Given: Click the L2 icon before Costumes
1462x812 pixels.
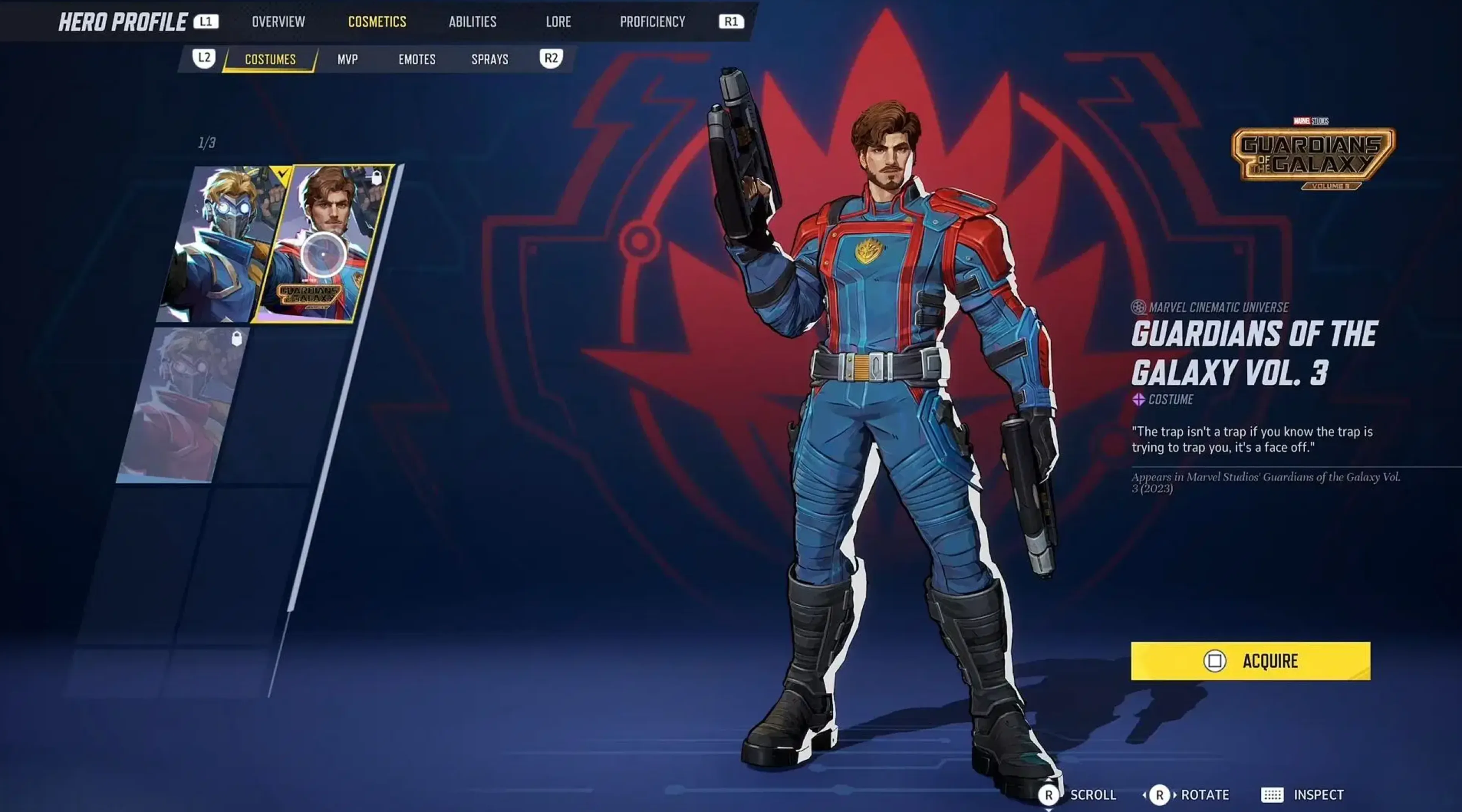Looking at the screenshot, I should (x=203, y=59).
